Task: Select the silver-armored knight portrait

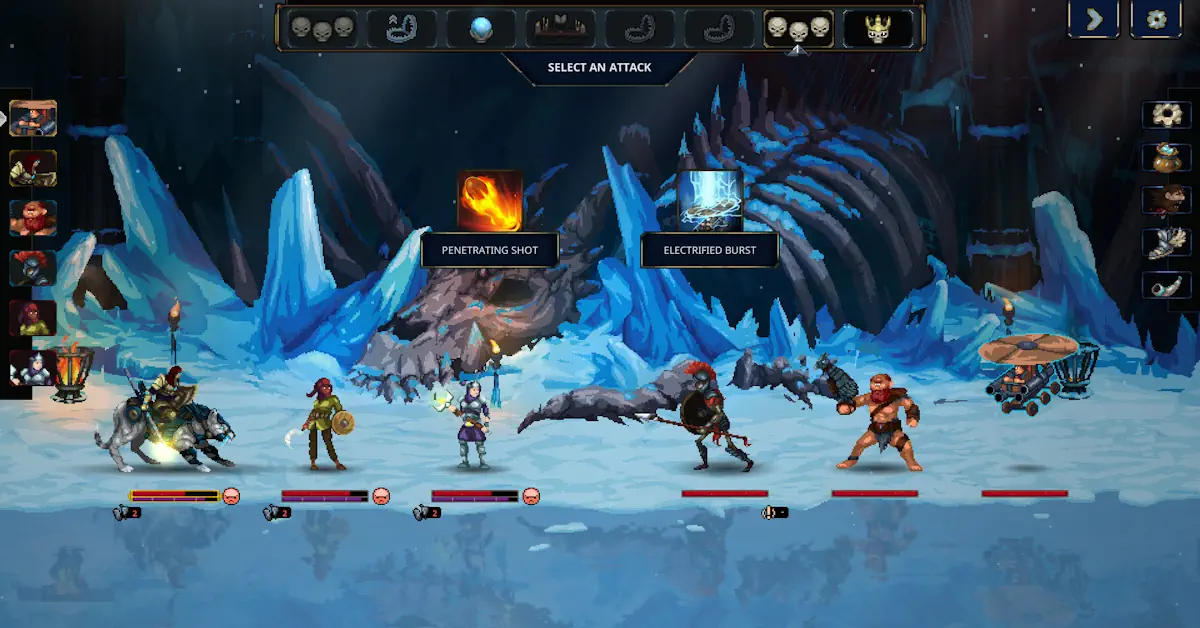Action: coord(33,368)
